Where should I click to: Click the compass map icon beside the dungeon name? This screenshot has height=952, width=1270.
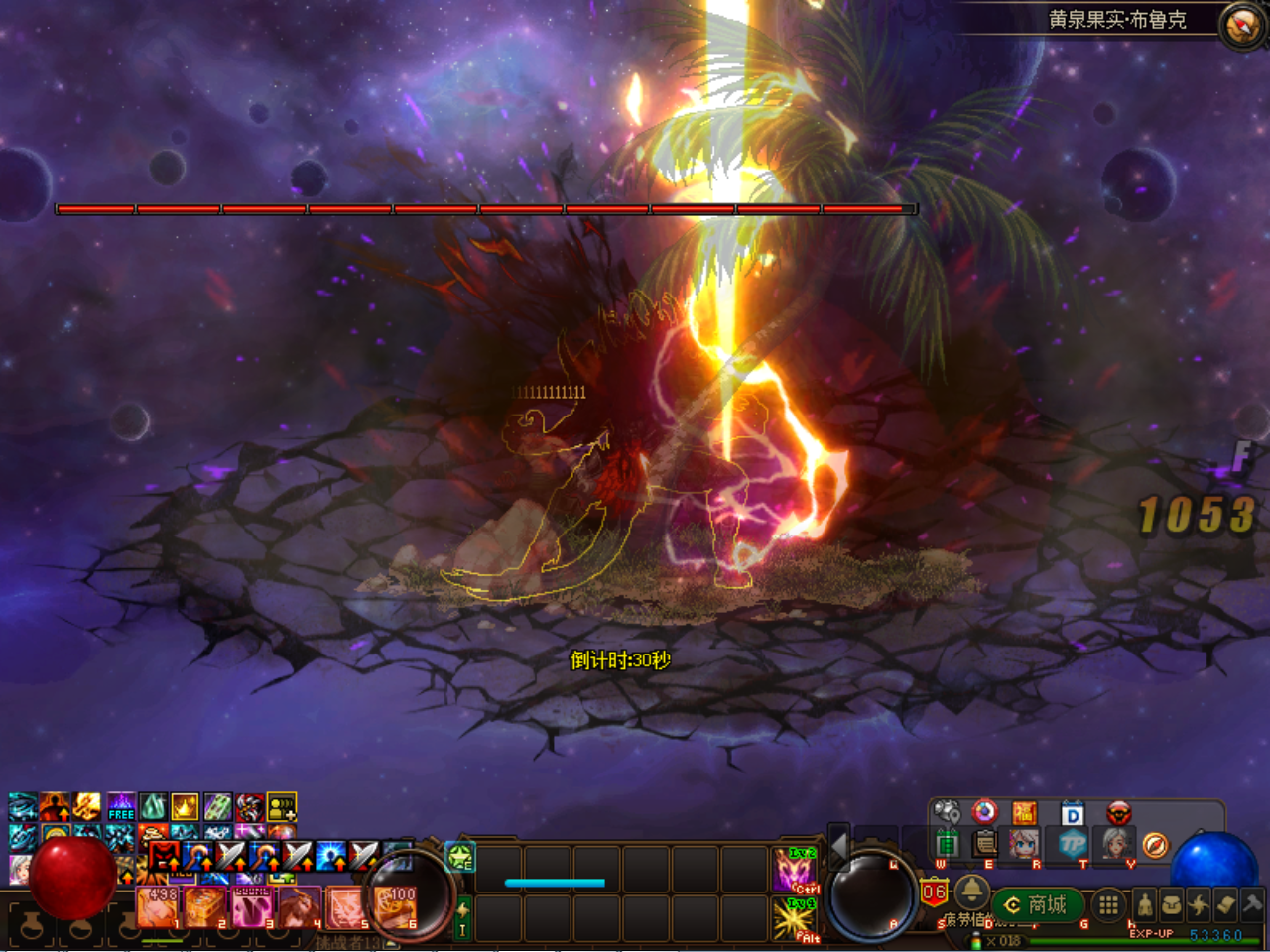click(x=1241, y=25)
